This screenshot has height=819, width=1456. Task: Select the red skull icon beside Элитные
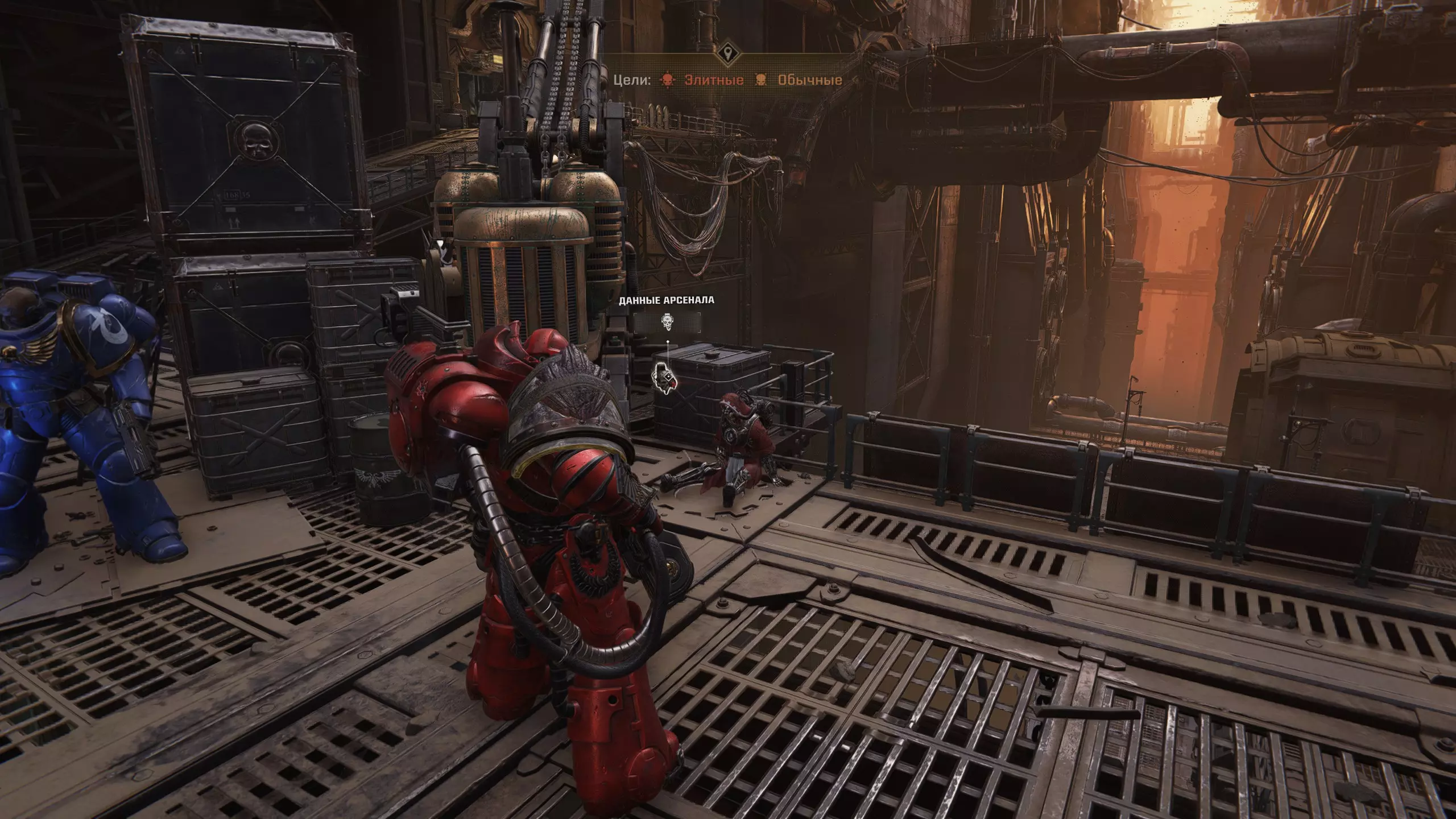click(667, 80)
